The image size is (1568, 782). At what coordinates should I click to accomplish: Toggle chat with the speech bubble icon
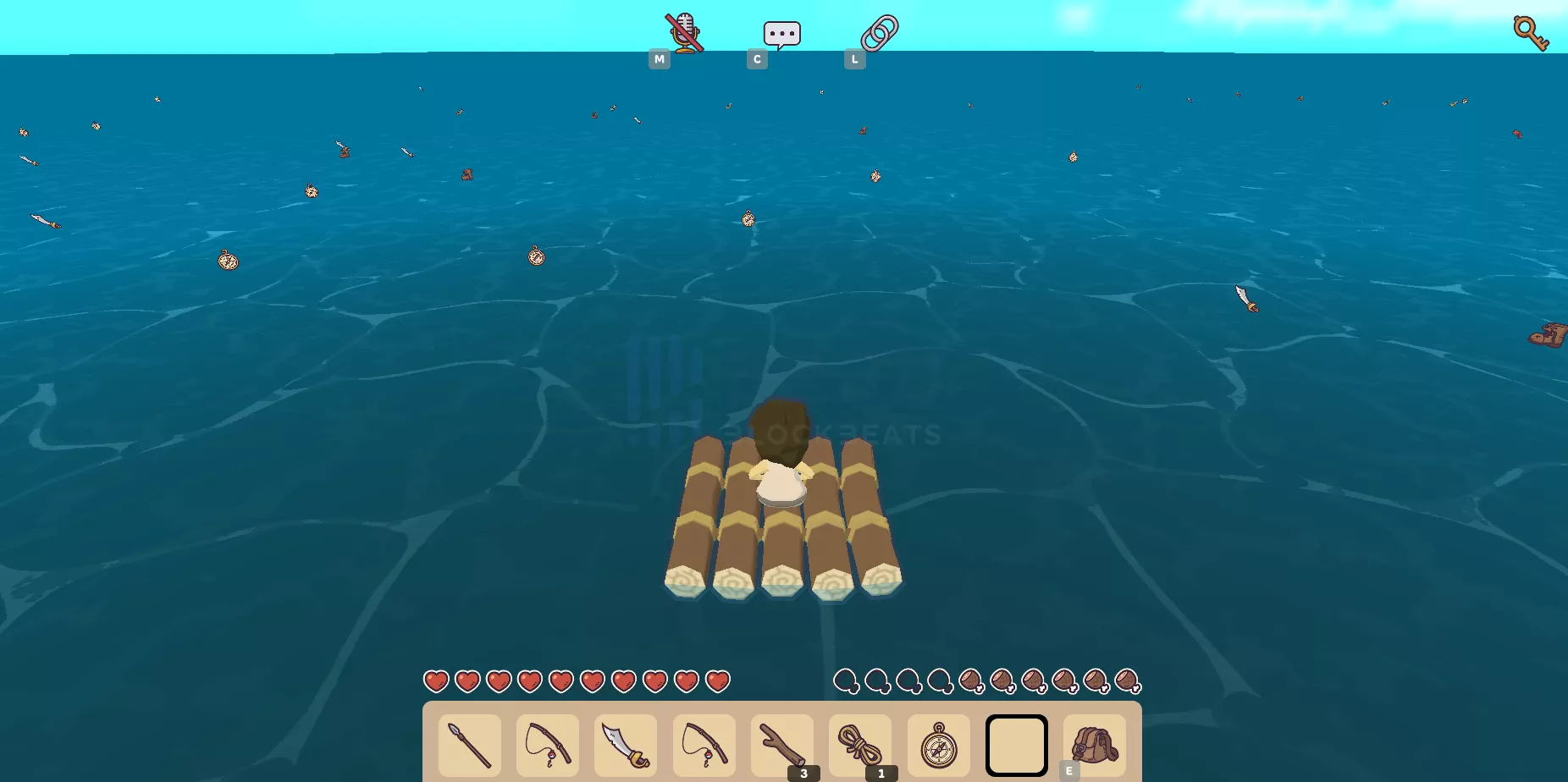[780, 32]
